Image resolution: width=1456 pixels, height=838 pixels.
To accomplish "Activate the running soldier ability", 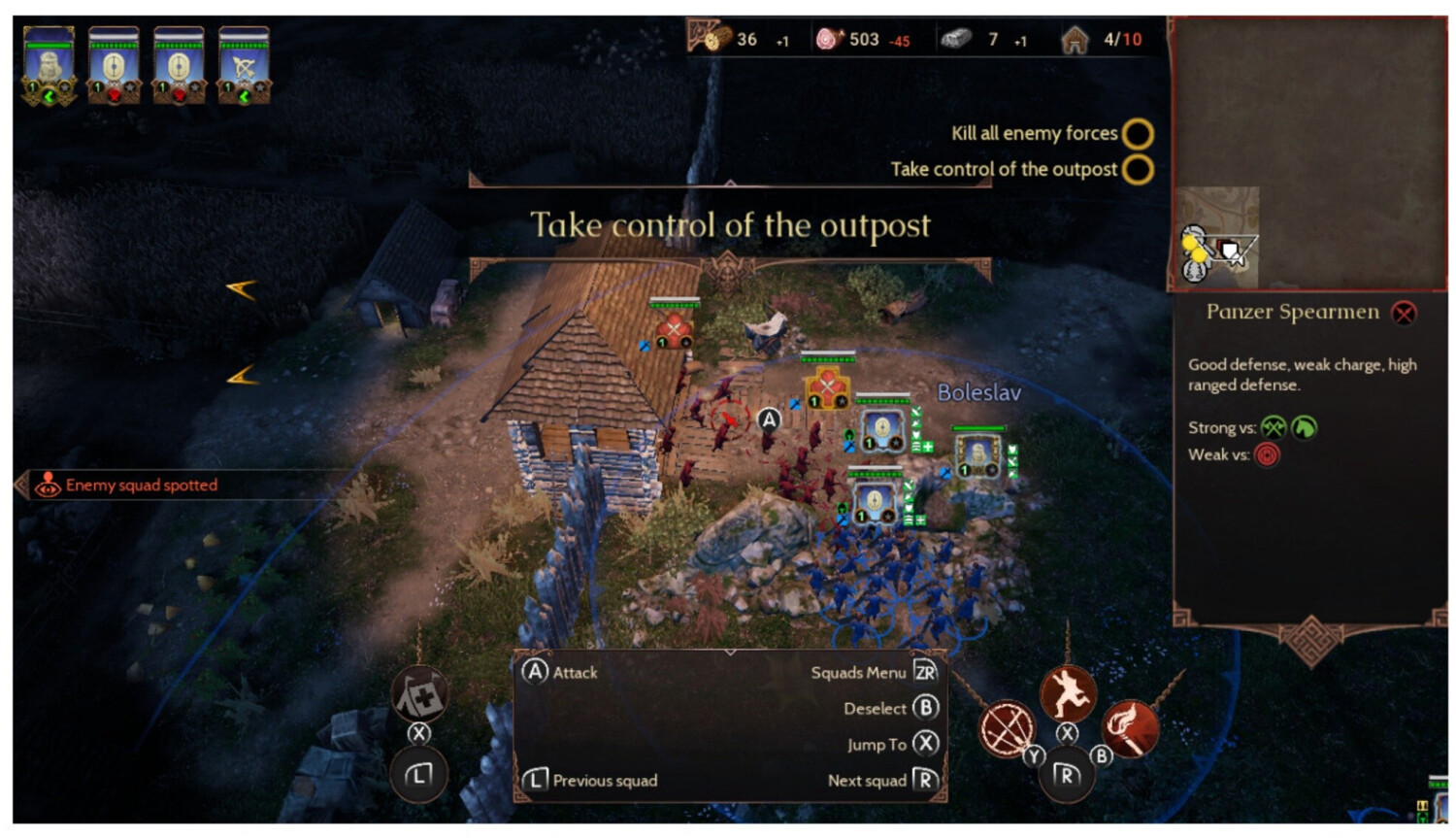I will tap(1068, 694).
